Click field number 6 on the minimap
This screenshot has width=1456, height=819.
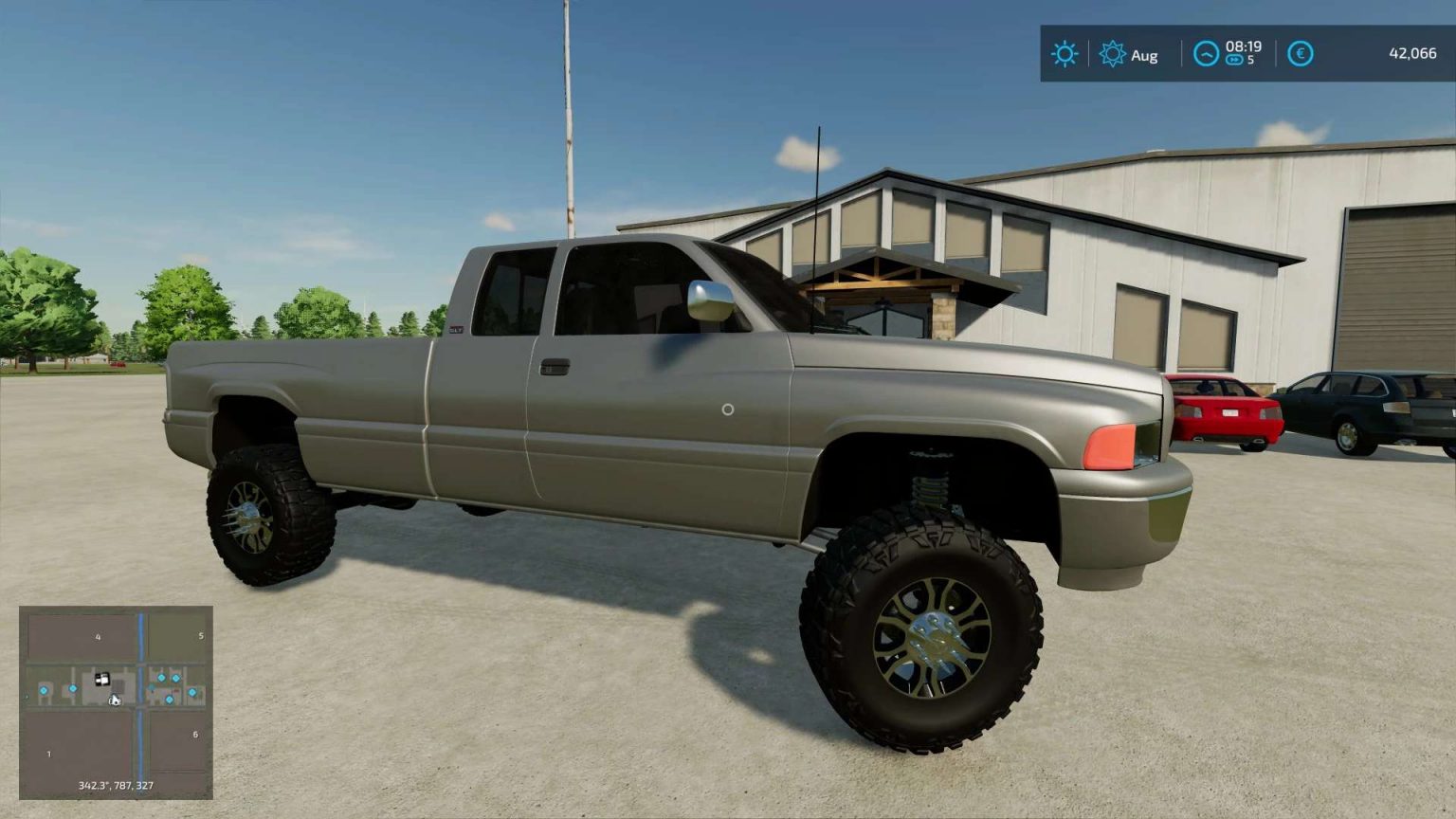tap(195, 734)
